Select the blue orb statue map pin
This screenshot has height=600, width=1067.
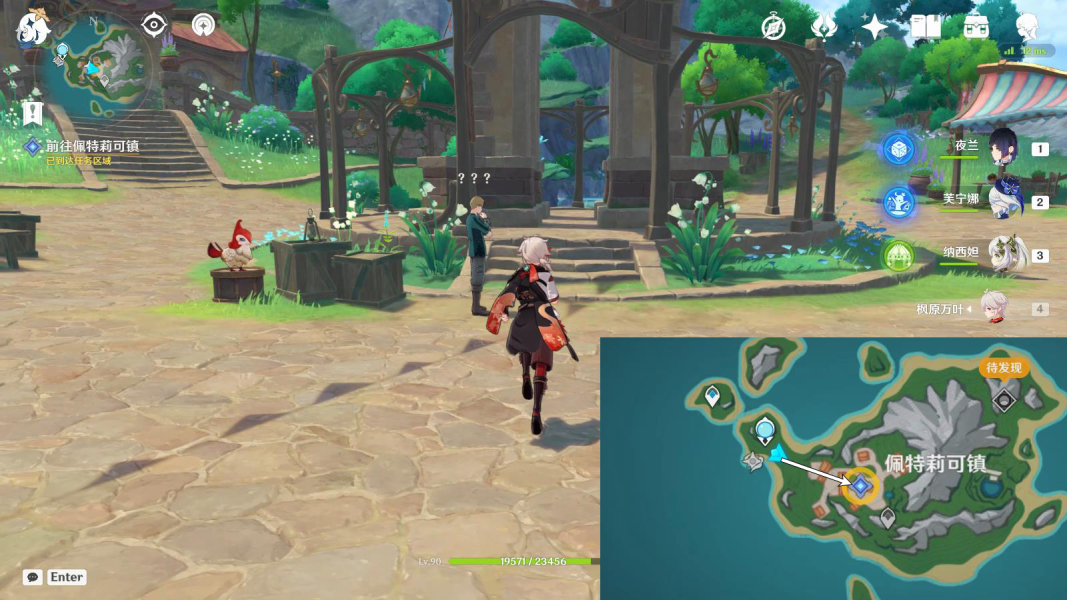(765, 432)
